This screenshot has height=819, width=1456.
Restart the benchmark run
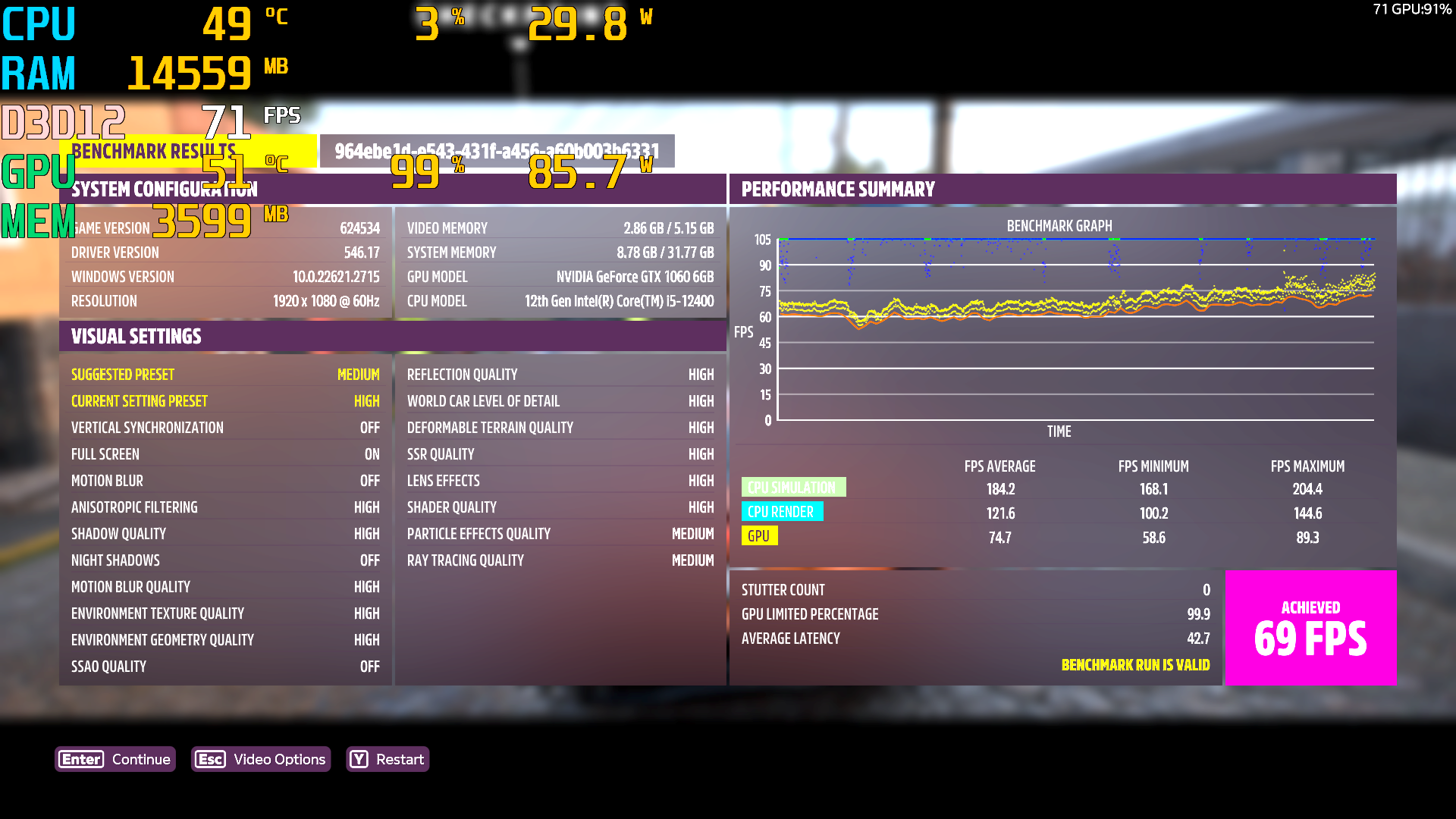(x=388, y=759)
